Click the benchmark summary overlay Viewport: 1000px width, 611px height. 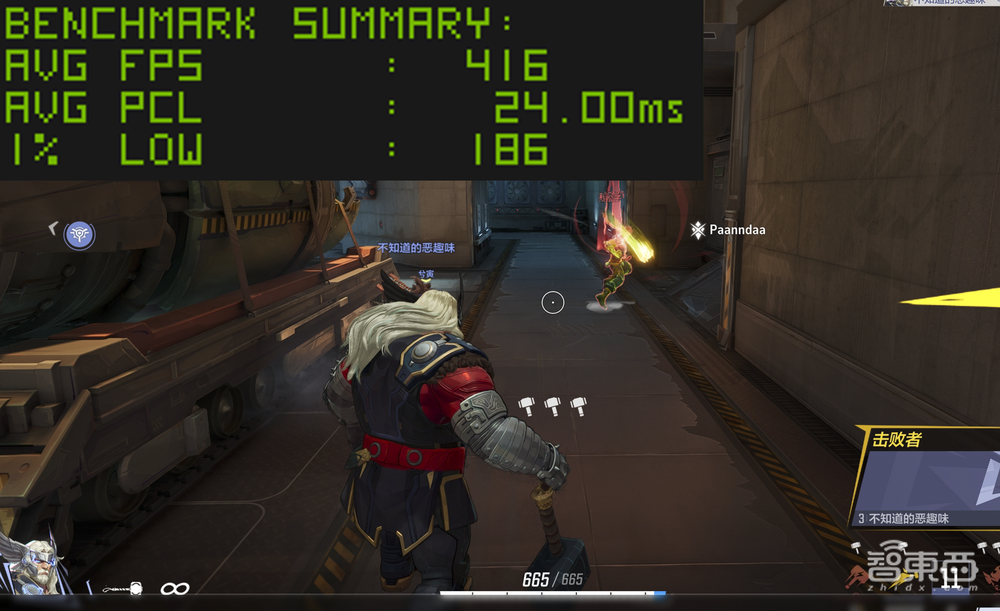coord(350,90)
